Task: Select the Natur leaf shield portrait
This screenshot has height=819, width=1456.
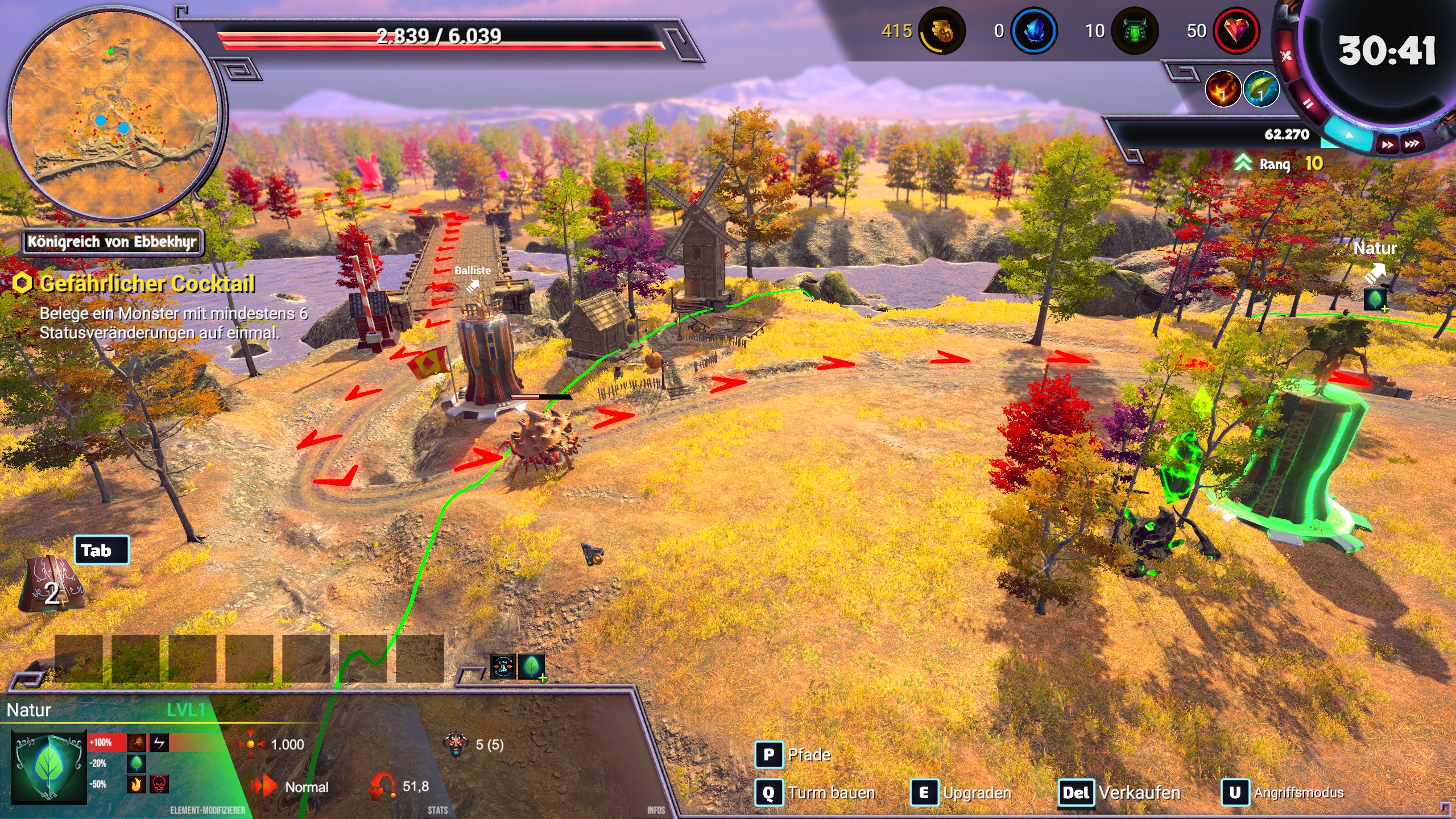Action: tap(49, 766)
